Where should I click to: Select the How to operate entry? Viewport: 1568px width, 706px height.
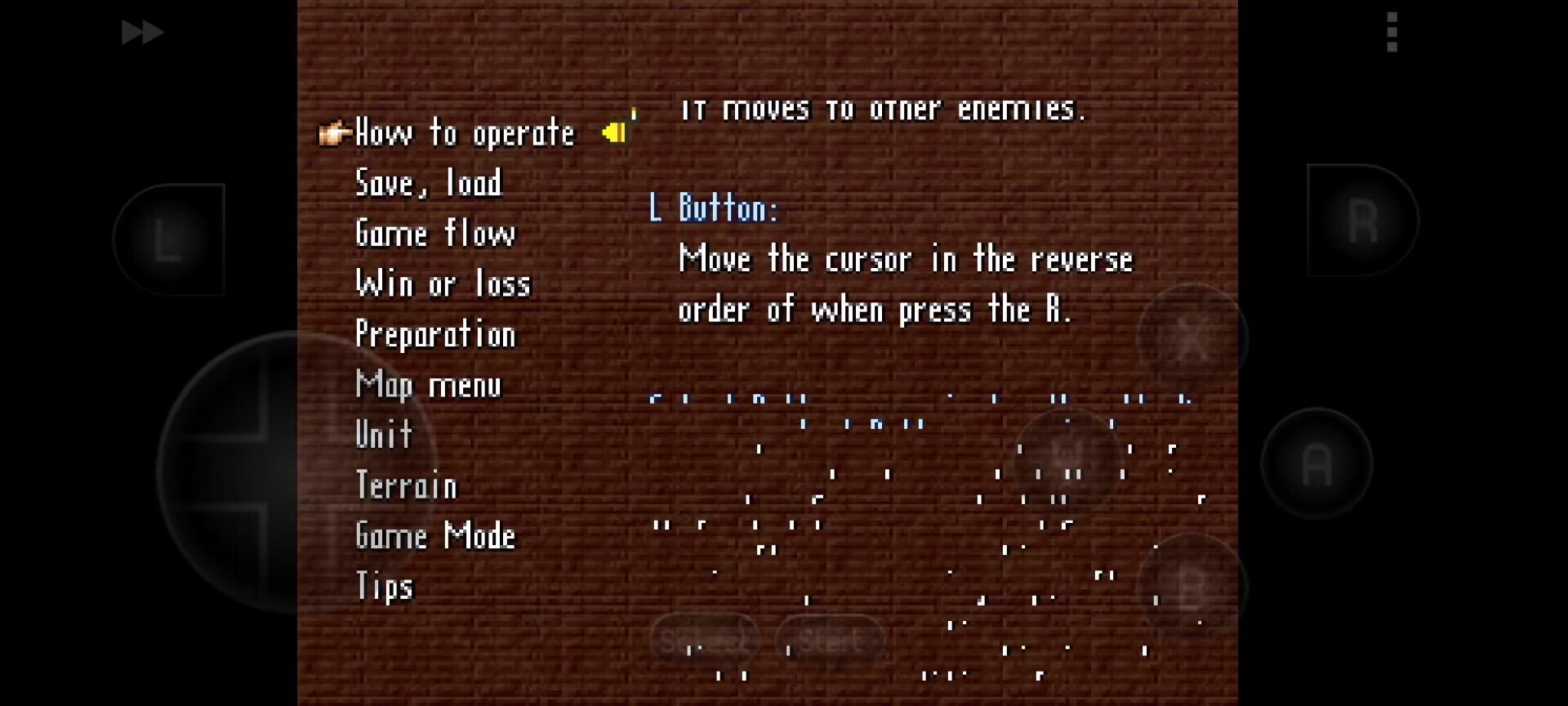(x=465, y=133)
